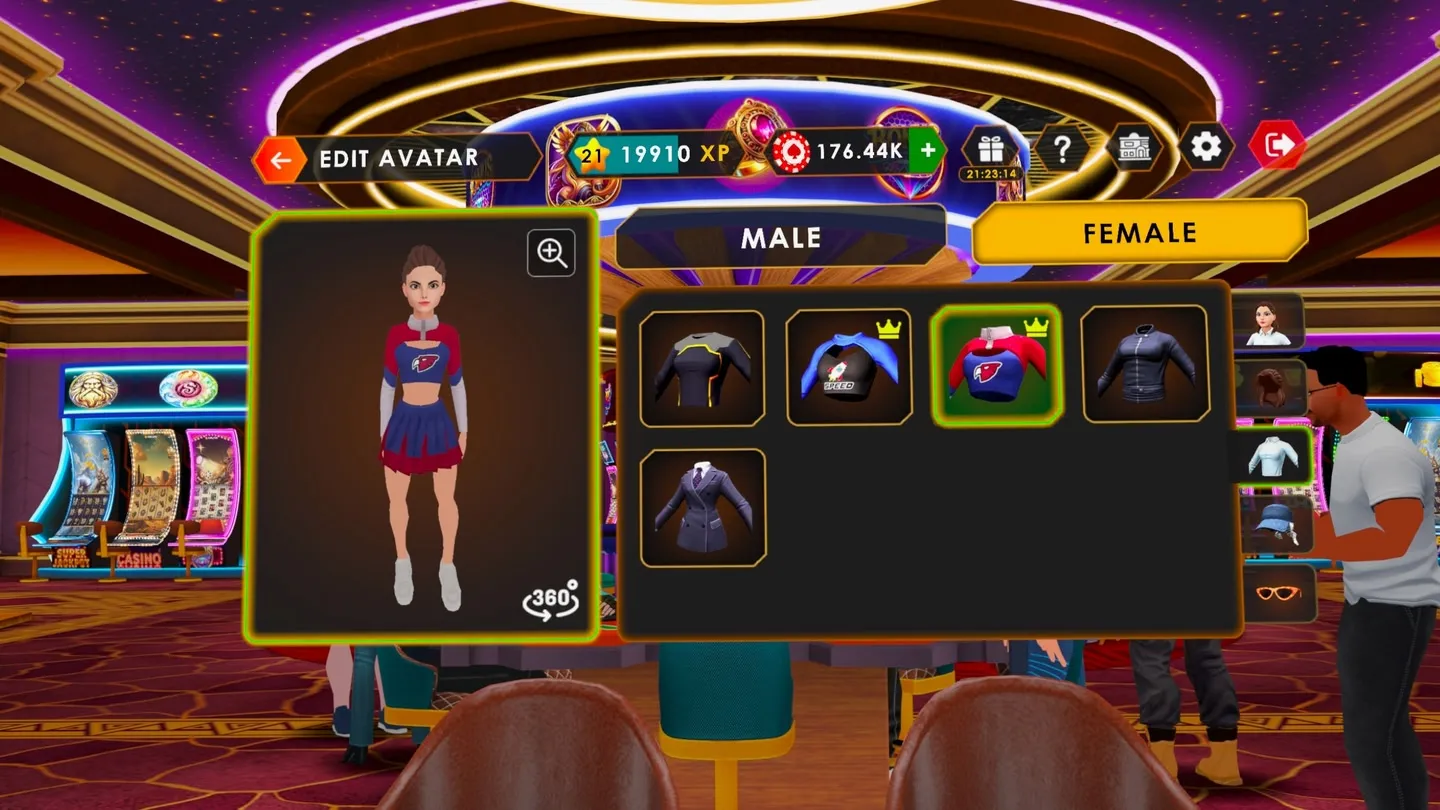Go back using the Edit Avatar arrow
This screenshot has width=1440, height=810.
click(280, 159)
